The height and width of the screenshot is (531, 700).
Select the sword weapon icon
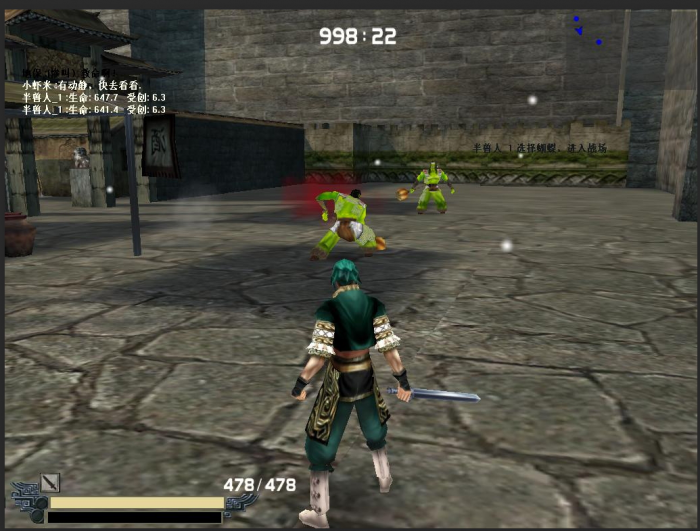[x=51, y=483]
